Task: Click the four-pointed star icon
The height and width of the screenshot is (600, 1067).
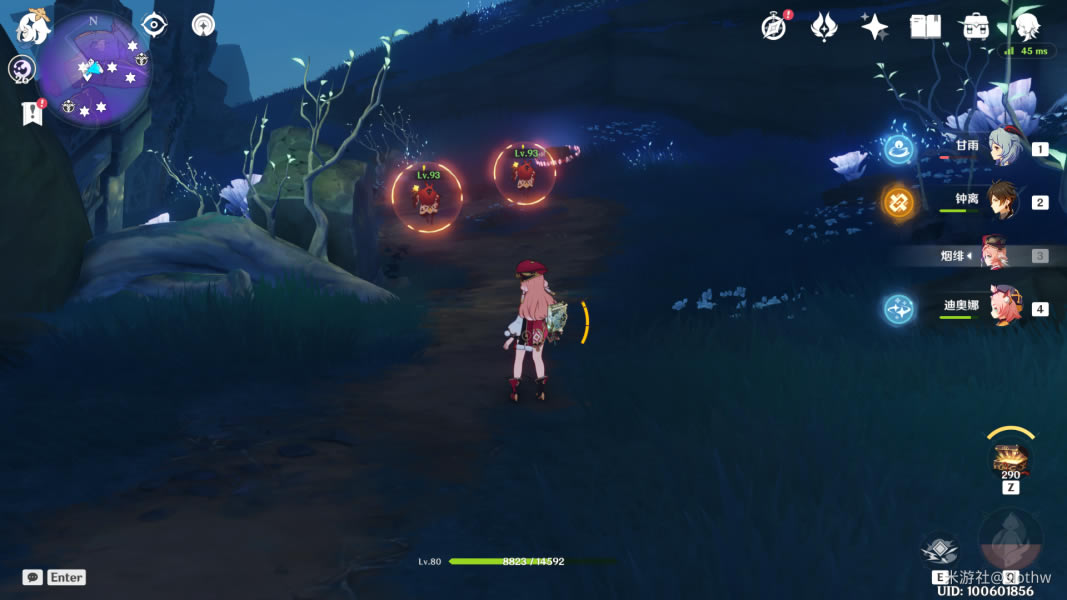Action: tap(874, 27)
